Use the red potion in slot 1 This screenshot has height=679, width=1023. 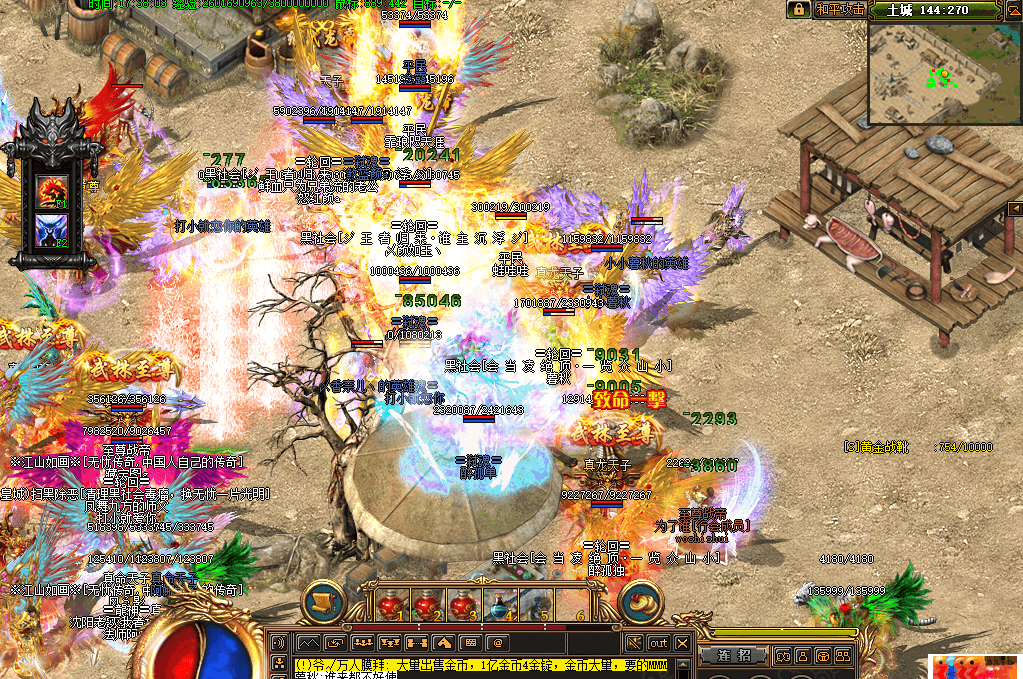[391, 604]
